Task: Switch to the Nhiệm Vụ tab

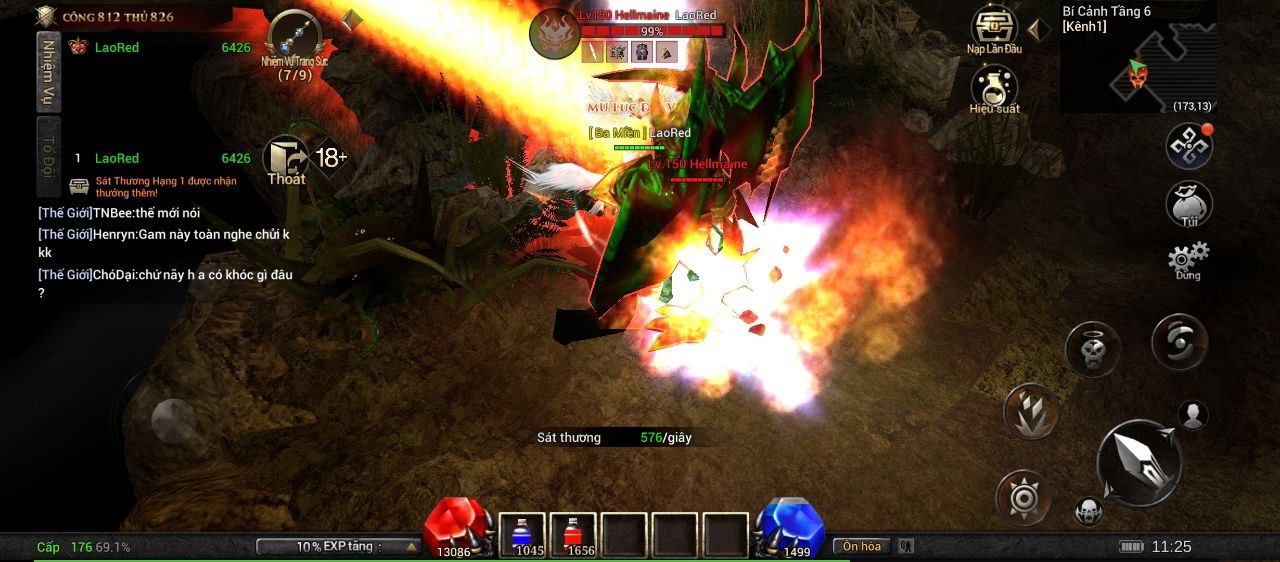Action: [x=49, y=72]
